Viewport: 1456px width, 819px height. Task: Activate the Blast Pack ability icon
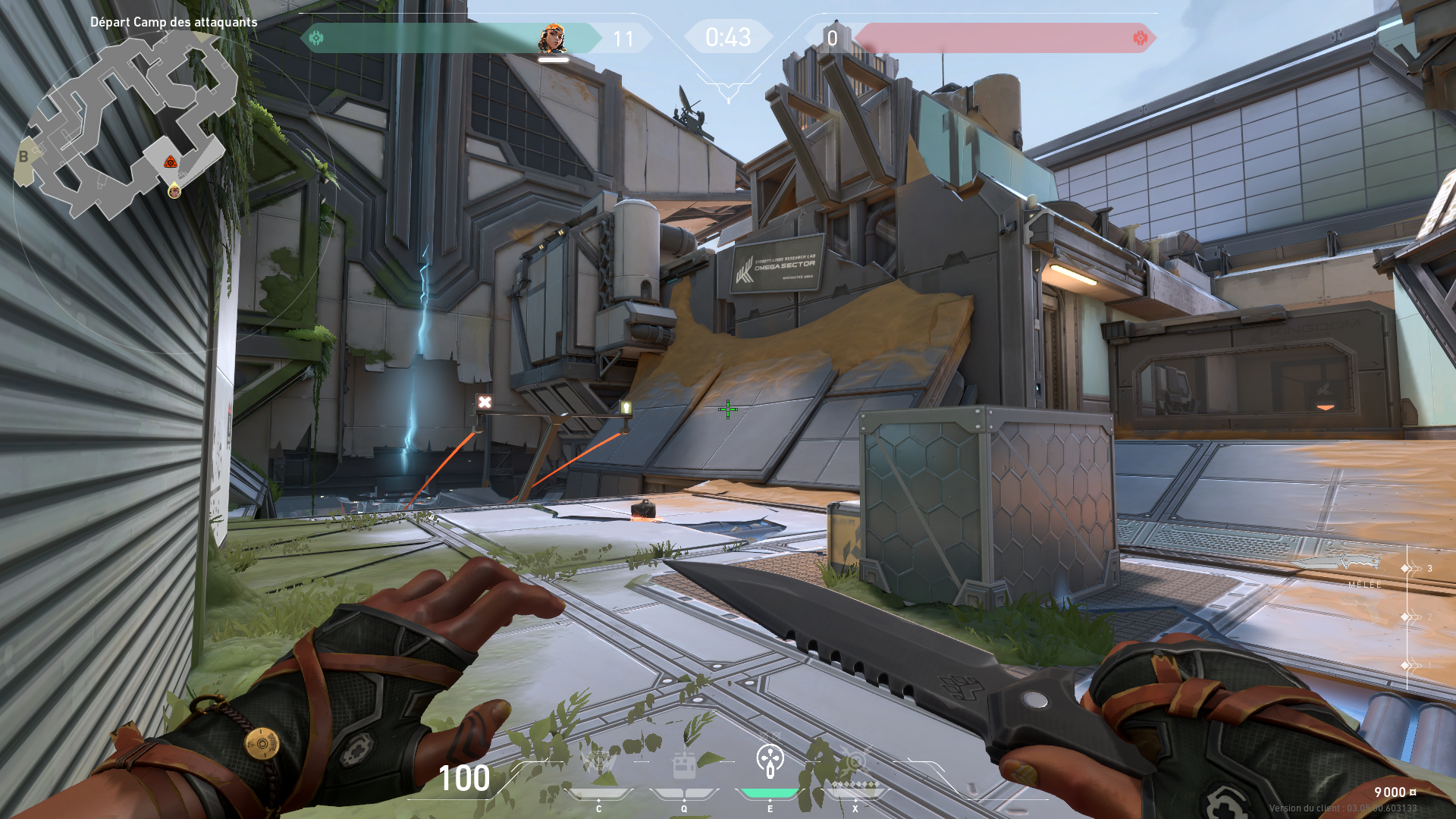tap(684, 764)
